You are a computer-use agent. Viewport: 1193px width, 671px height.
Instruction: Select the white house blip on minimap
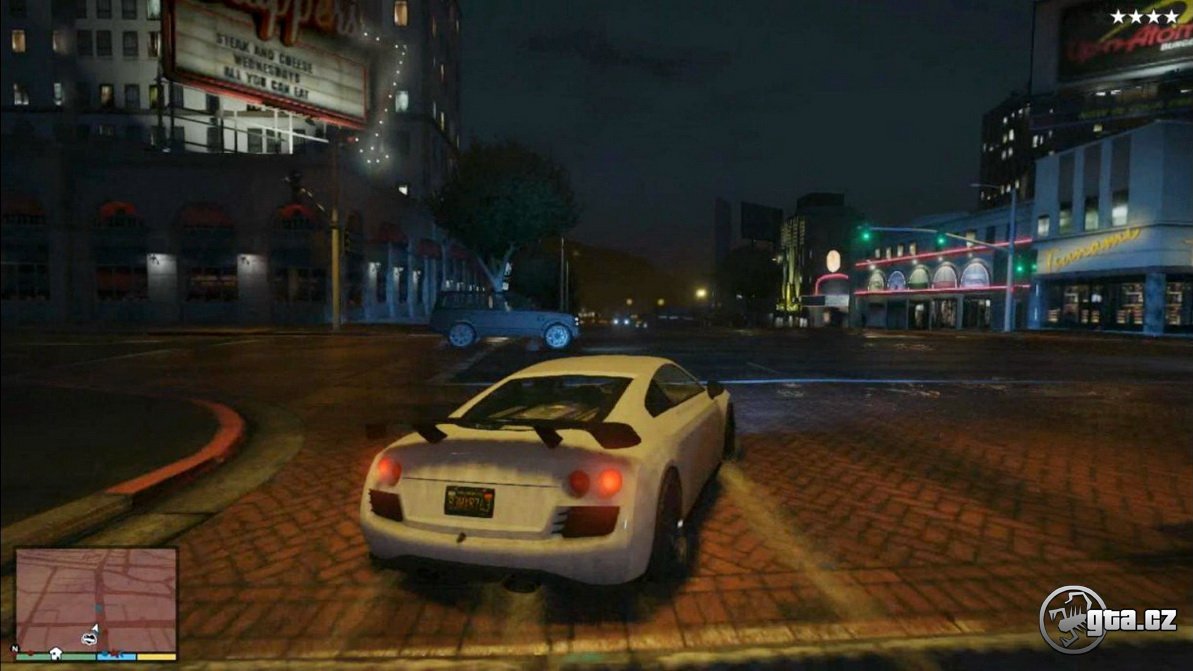57,652
